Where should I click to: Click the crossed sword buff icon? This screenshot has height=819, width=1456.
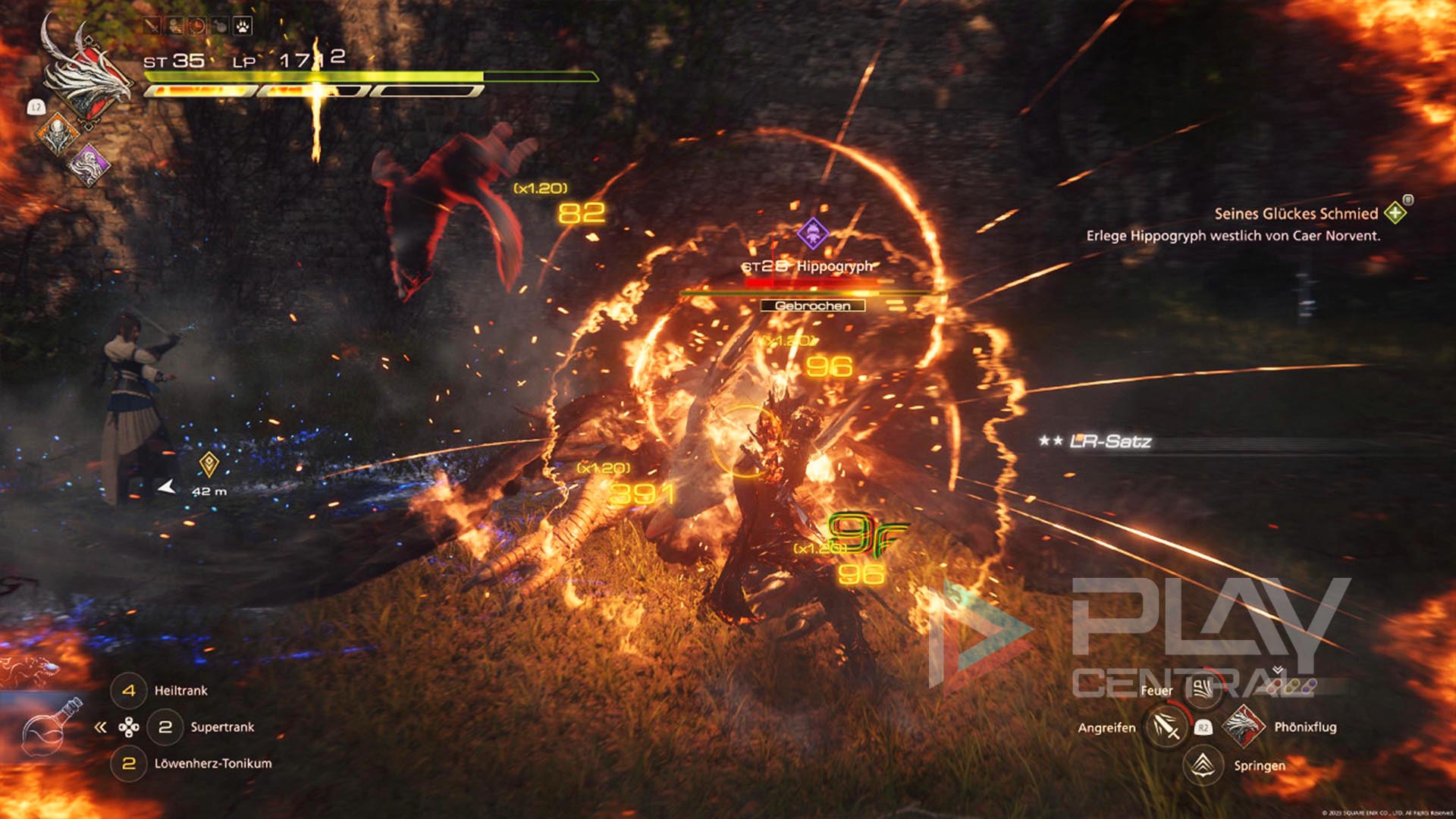tap(152, 27)
